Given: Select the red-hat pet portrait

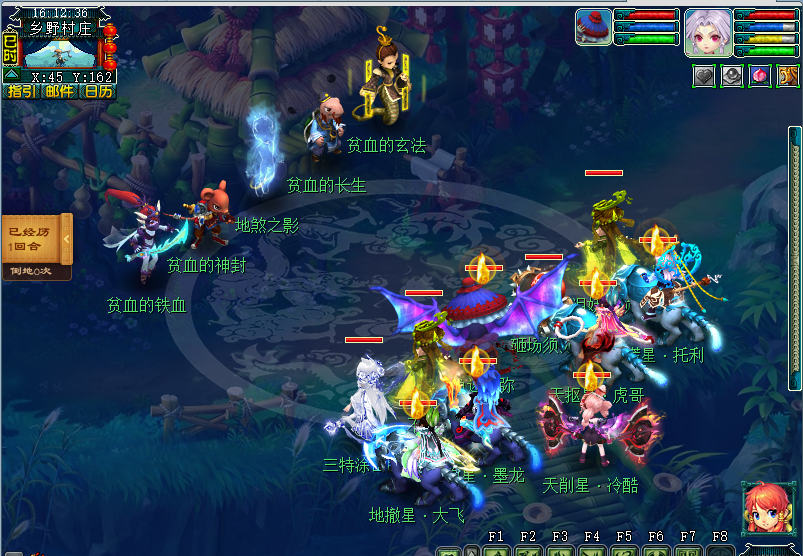Looking at the screenshot, I should 593,27.
